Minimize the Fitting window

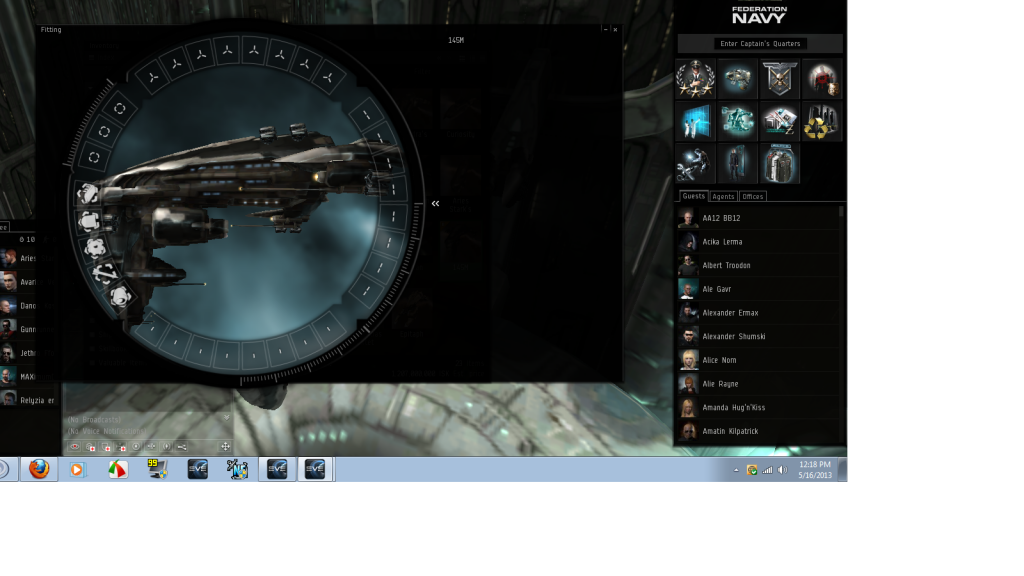605,30
